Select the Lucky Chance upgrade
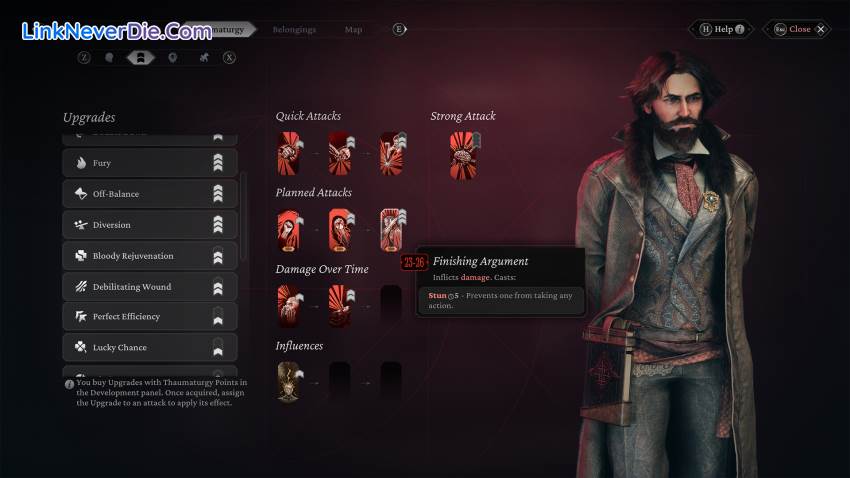The width and height of the screenshot is (850, 478). point(150,348)
